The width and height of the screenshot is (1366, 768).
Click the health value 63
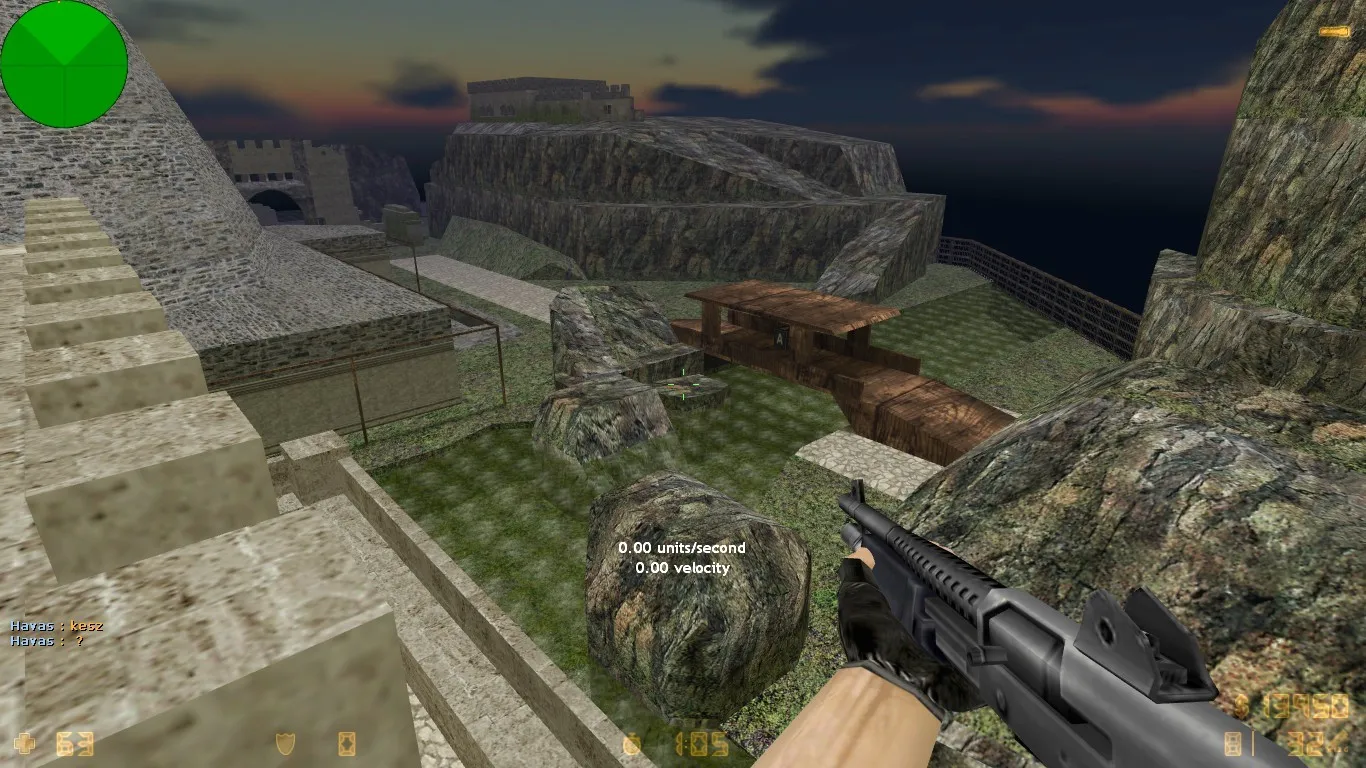(75, 744)
